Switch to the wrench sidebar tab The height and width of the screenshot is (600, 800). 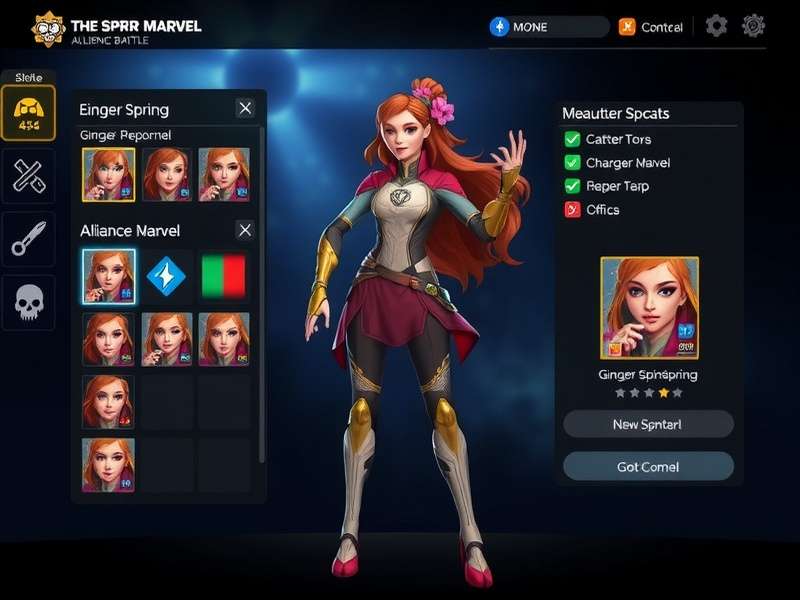point(28,238)
